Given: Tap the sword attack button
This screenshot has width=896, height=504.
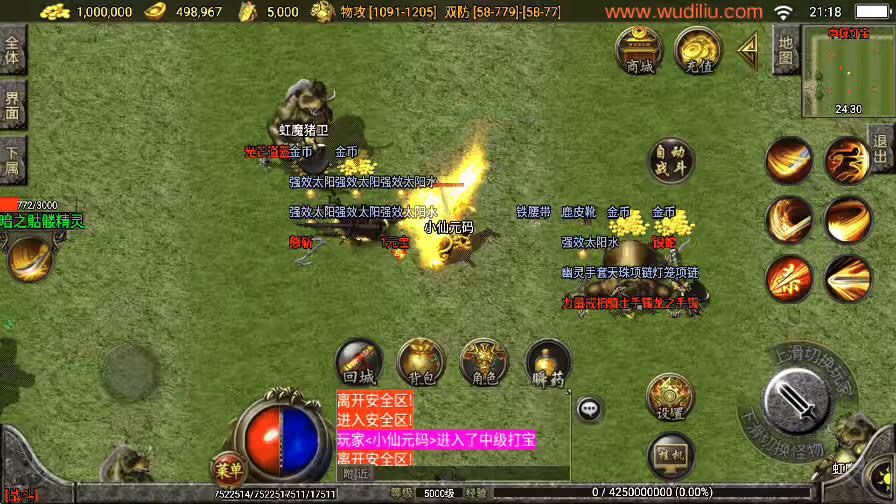Looking at the screenshot, I should click(796, 402).
